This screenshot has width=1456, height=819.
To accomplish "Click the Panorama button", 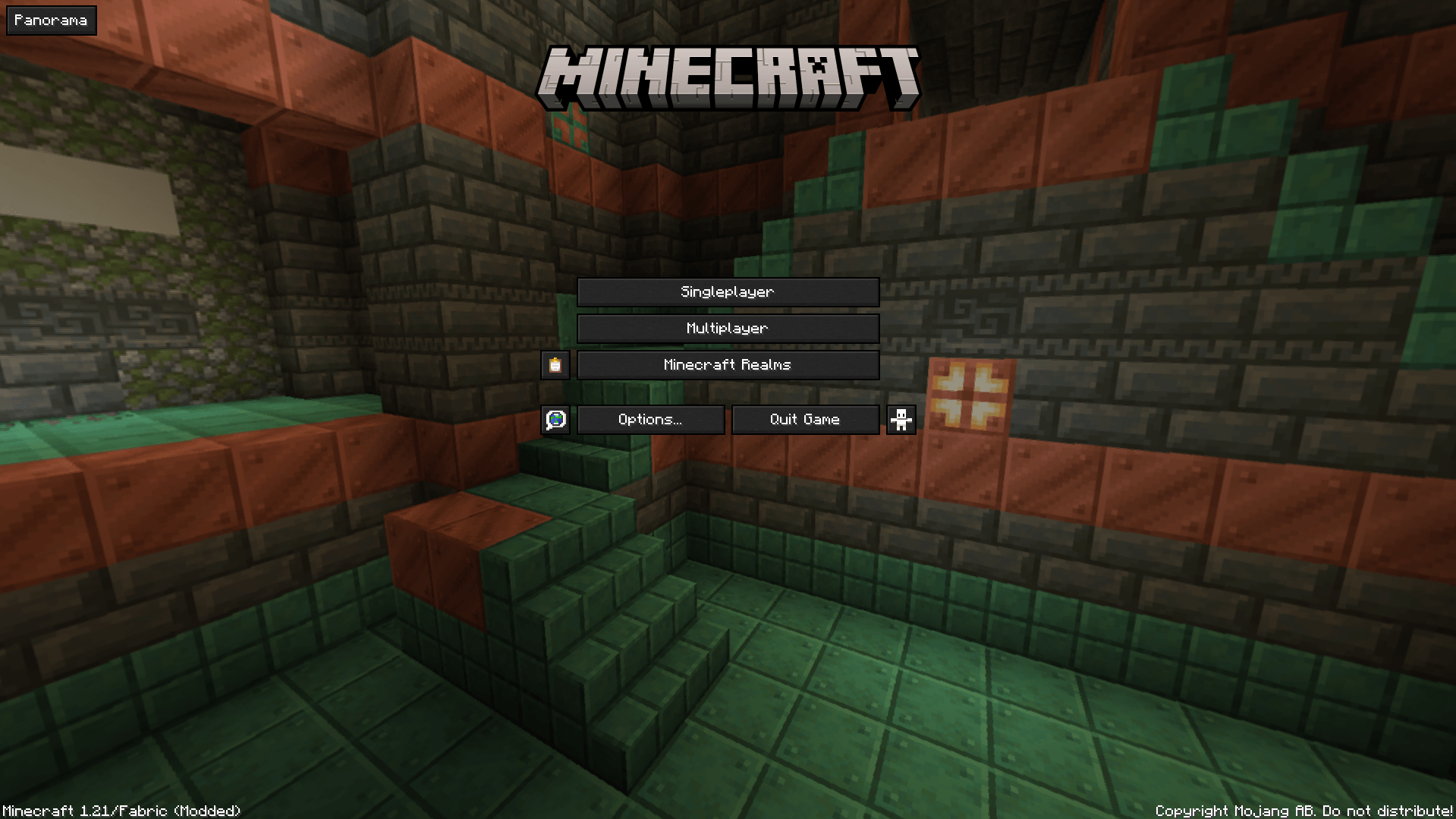I will click(x=50, y=20).
